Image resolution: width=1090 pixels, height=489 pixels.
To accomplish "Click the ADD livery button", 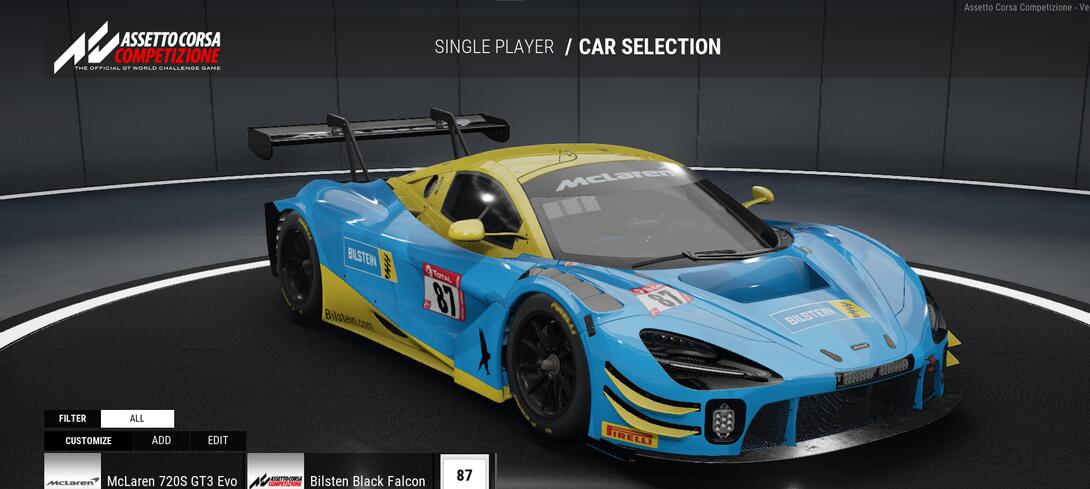I will (161, 441).
